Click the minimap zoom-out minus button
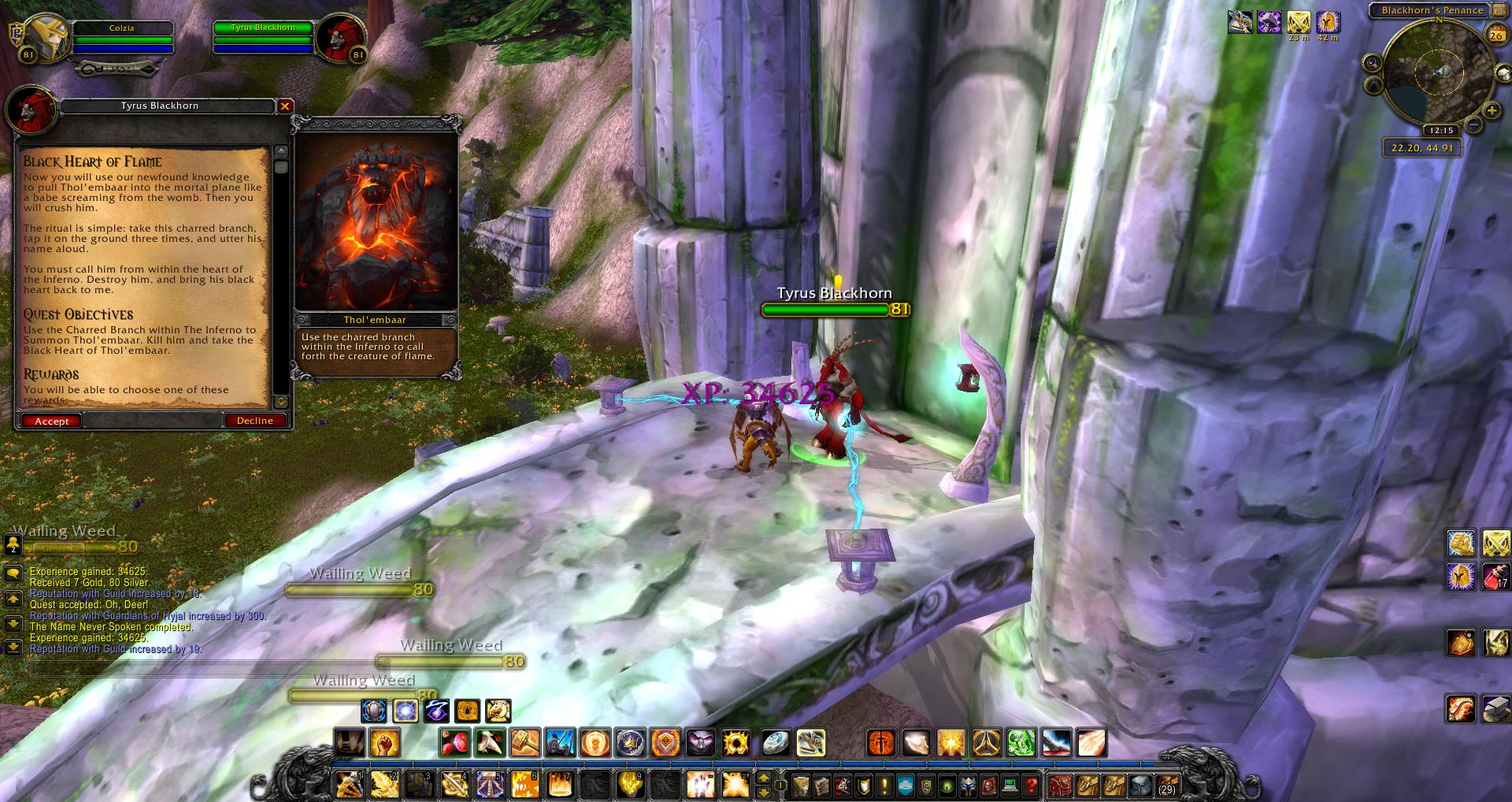Image resolution: width=1512 pixels, height=802 pixels. (x=1473, y=124)
